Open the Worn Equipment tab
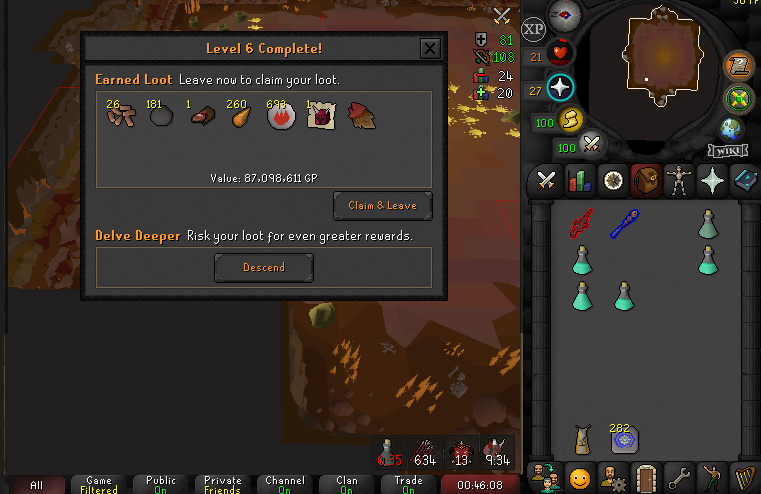761x494 pixels. point(679,180)
